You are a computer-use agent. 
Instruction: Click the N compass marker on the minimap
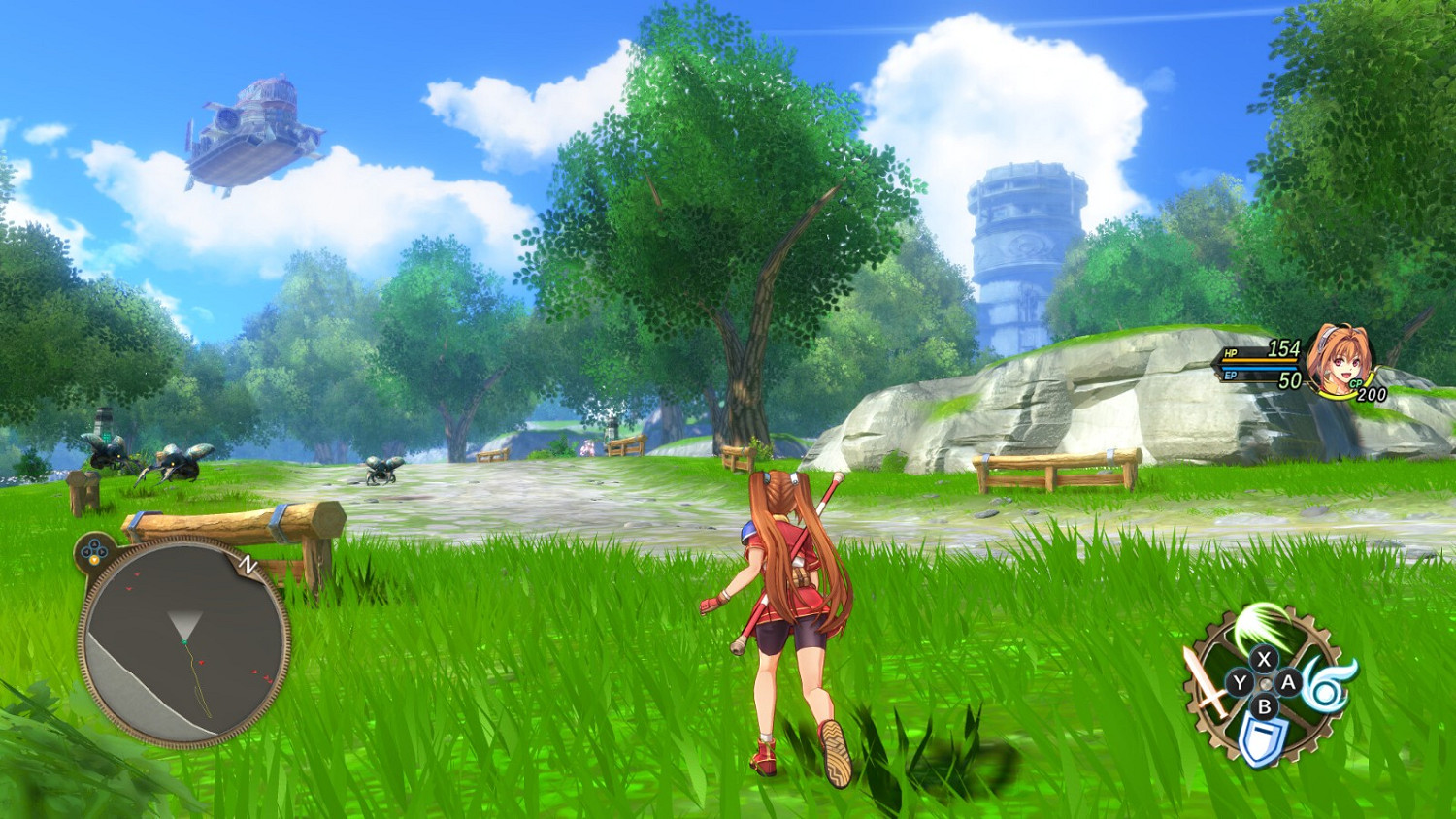tap(248, 564)
